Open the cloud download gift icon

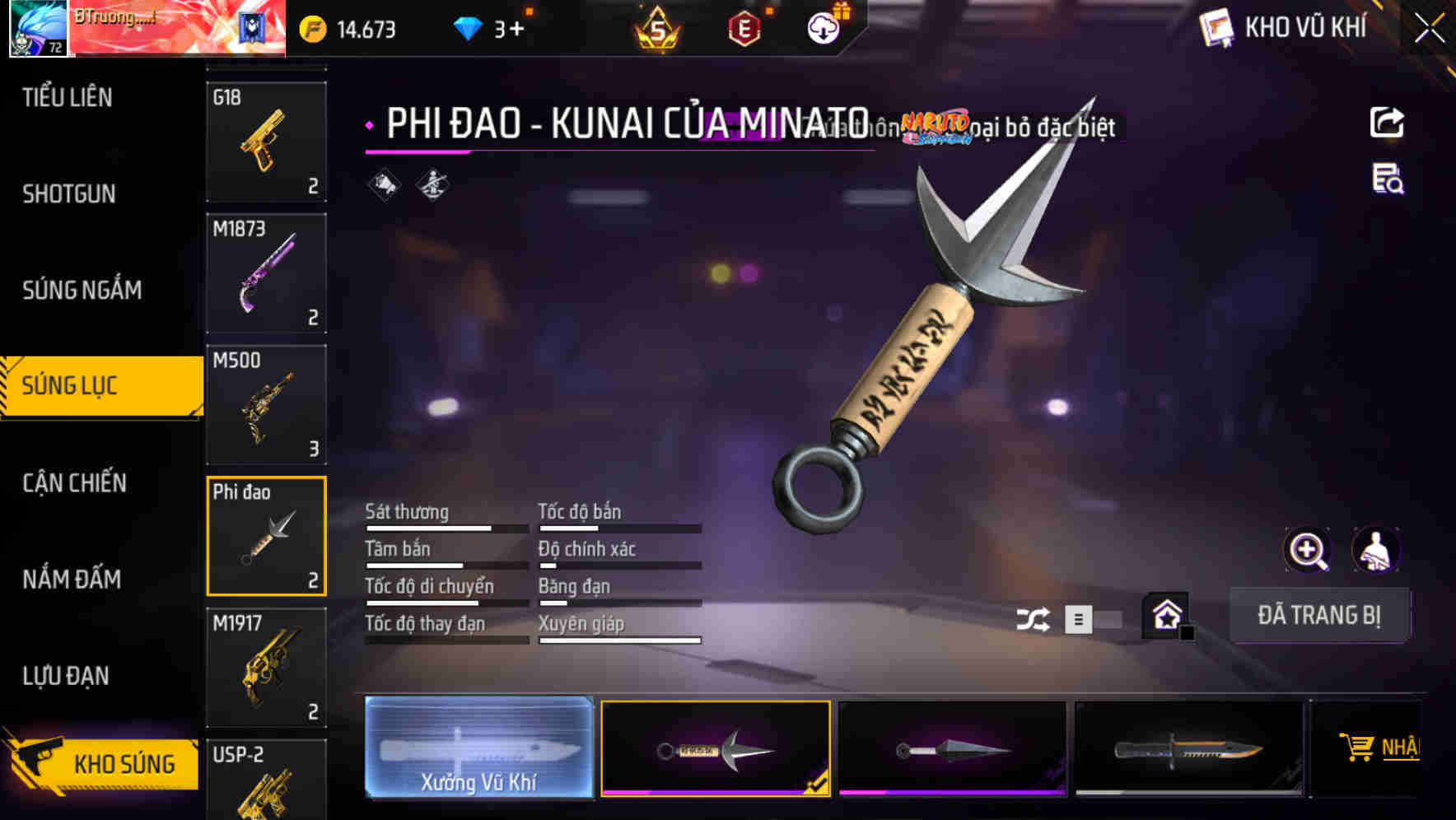pyautogui.click(x=823, y=28)
